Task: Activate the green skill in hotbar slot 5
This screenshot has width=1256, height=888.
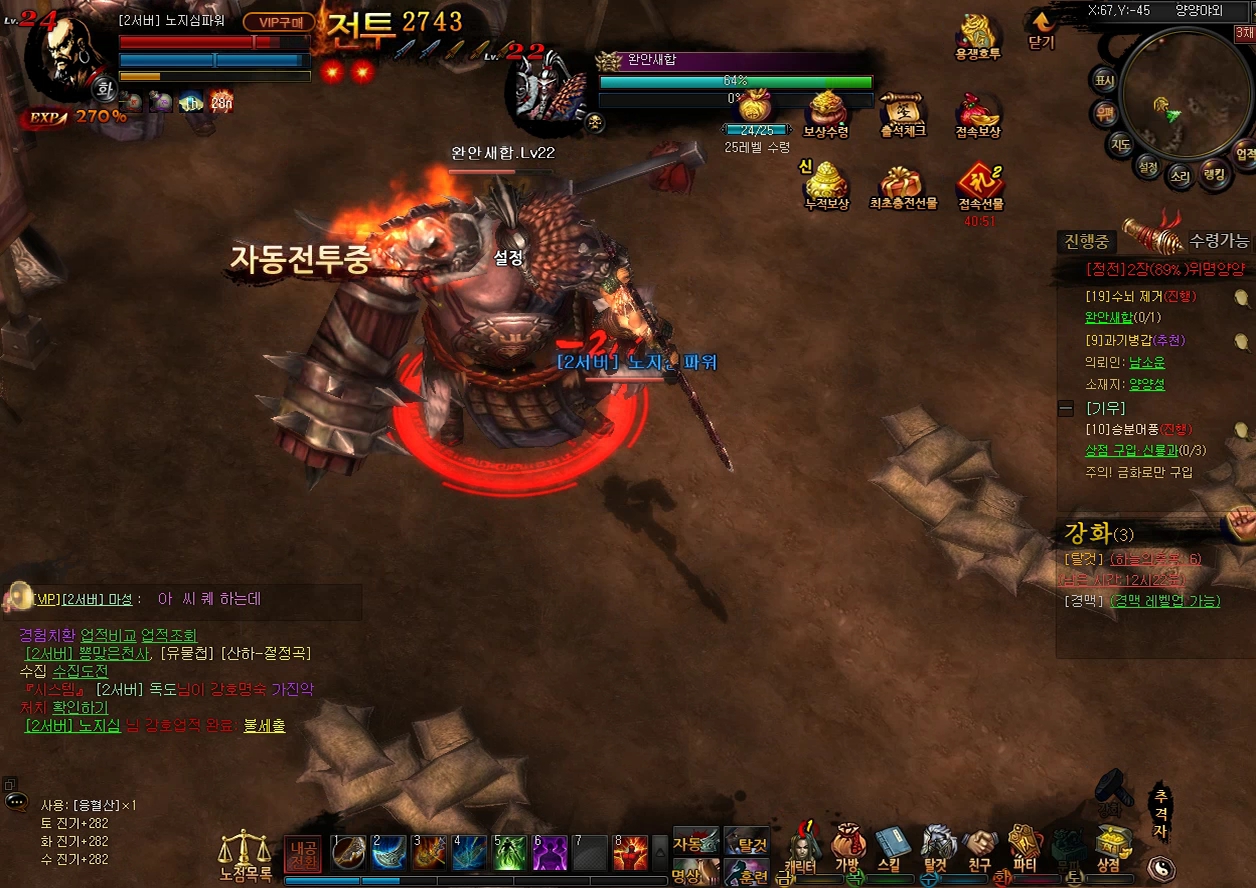Action: point(509,852)
